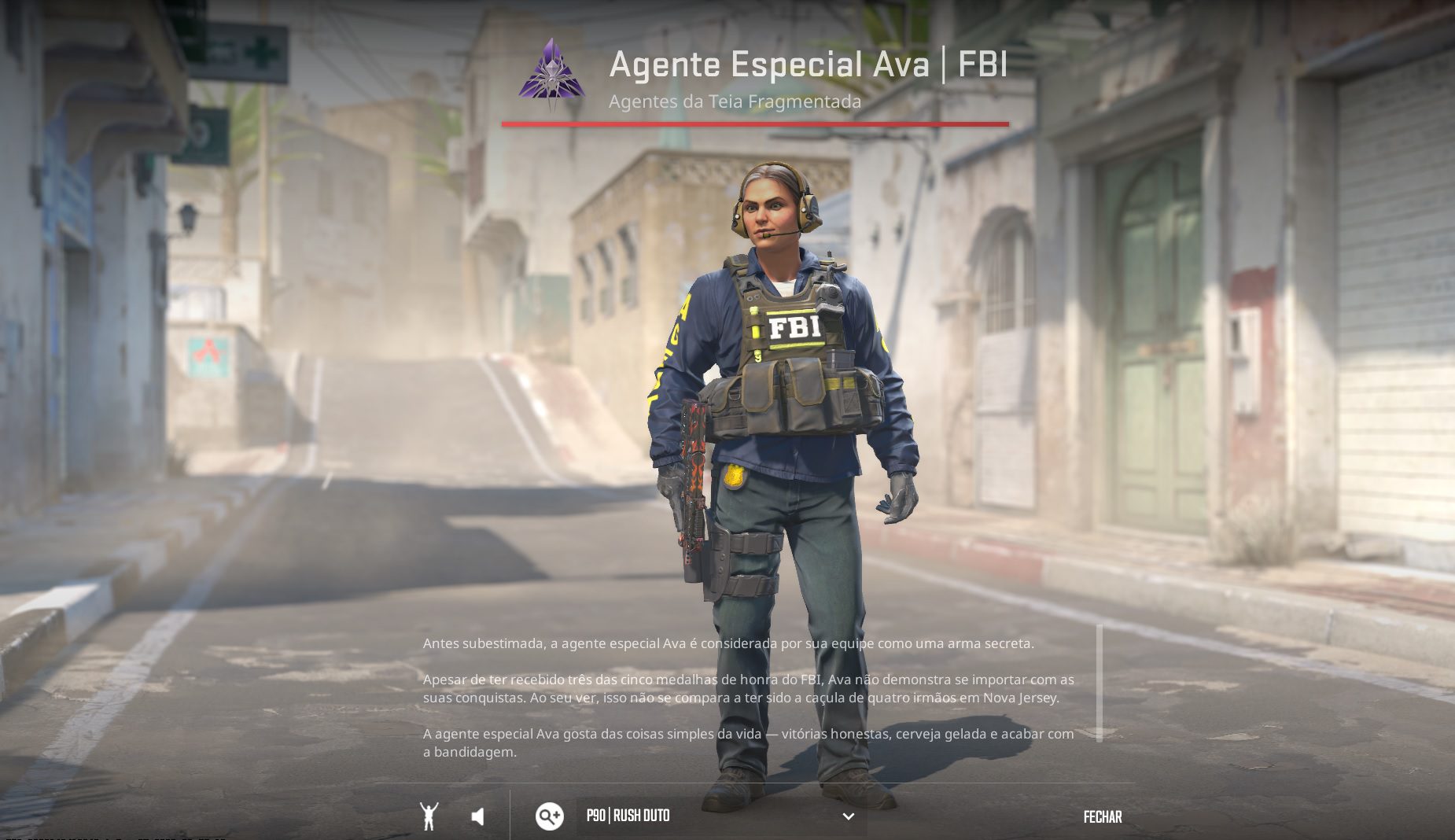Viewport: 1455px width, 840px height.
Task: Collapse the equipped weapon dropdown list
Action: 848,817
